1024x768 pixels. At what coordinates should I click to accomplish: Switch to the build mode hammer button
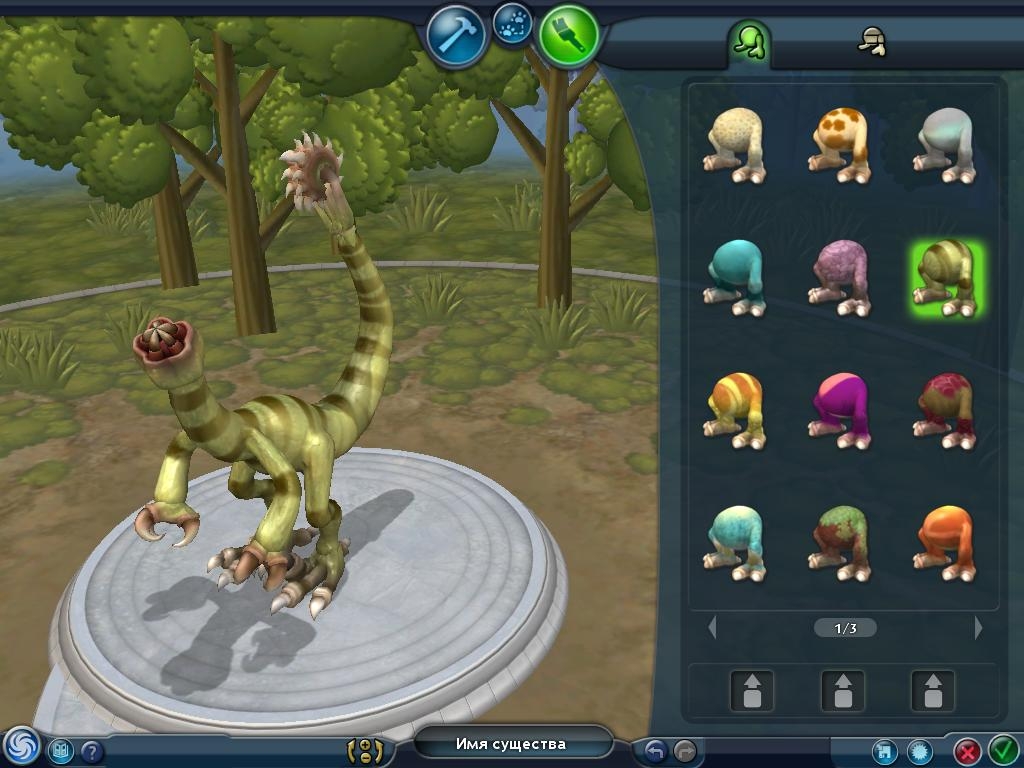tap(456, 36)
